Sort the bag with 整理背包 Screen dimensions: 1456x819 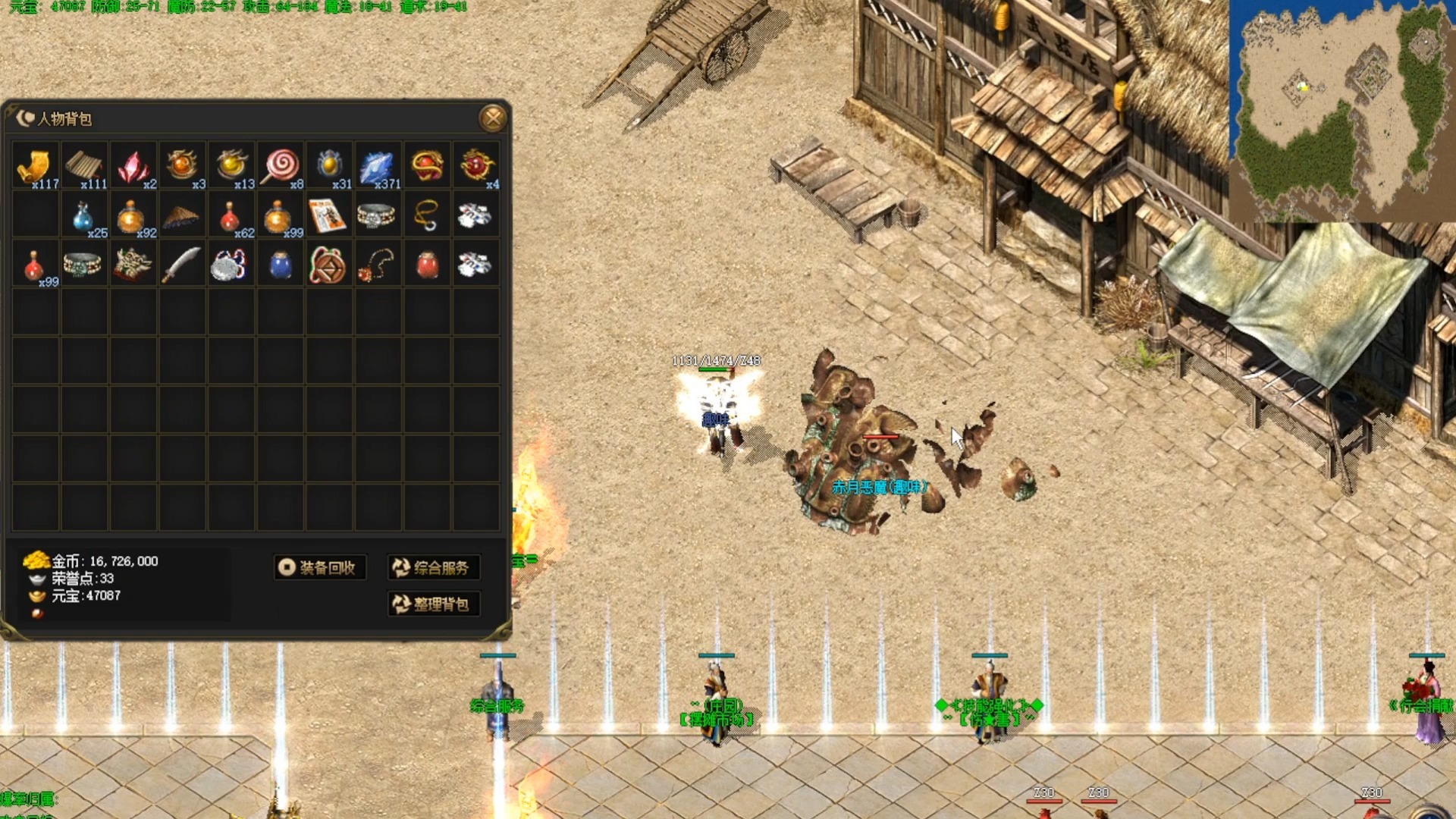point(433,604)
